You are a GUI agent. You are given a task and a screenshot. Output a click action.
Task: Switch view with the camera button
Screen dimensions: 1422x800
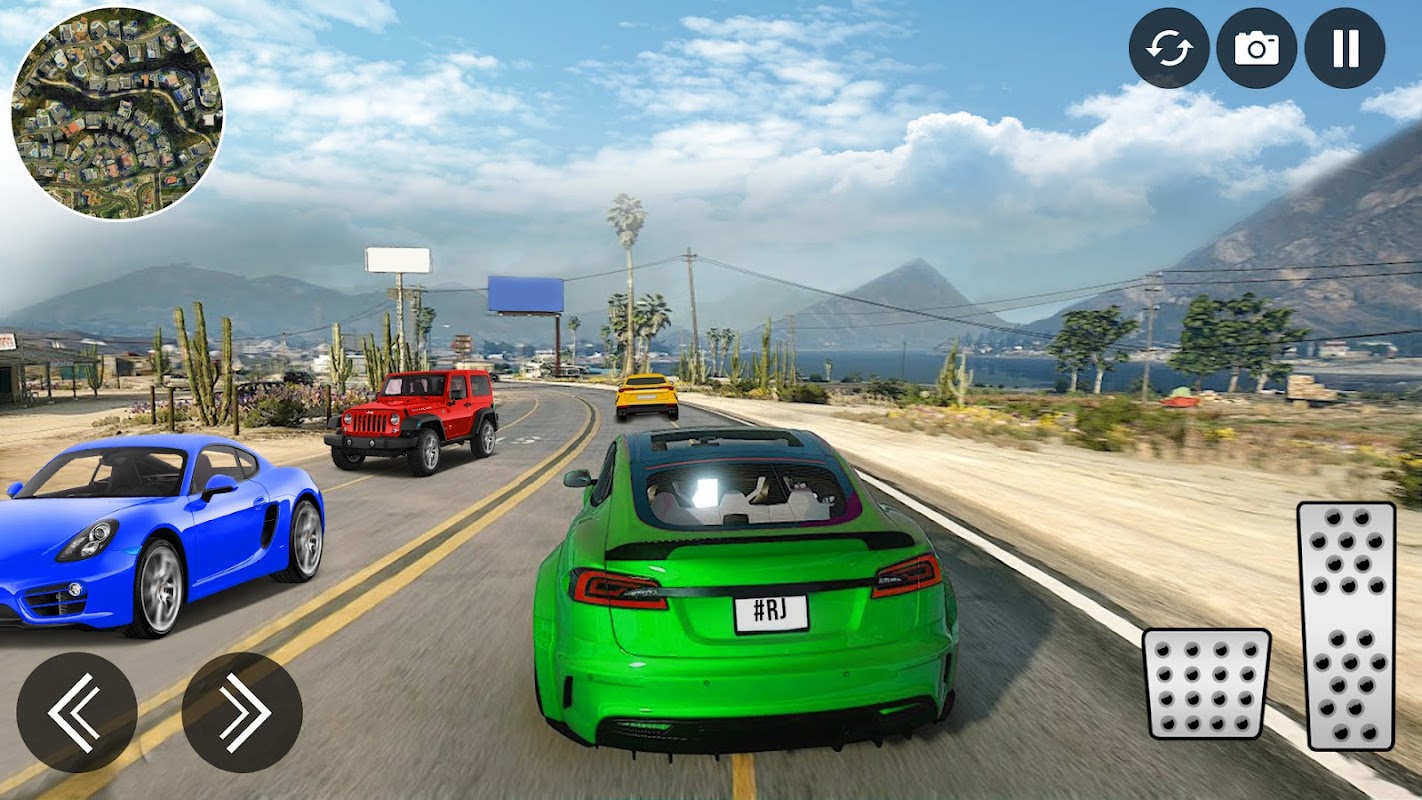pyautogui.click(x=1257, y=48)
